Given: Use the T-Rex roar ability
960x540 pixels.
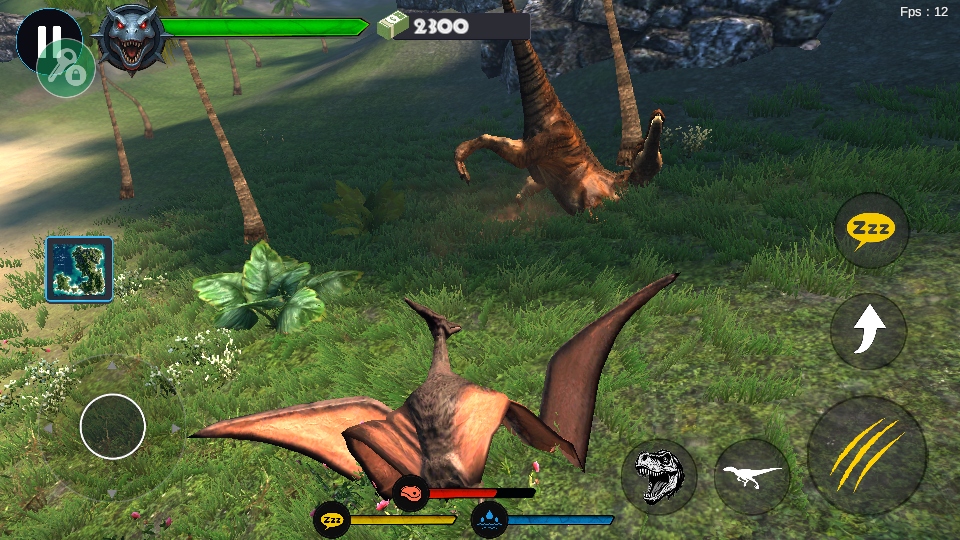Looking at the screenshot, I should coord(658,477).
